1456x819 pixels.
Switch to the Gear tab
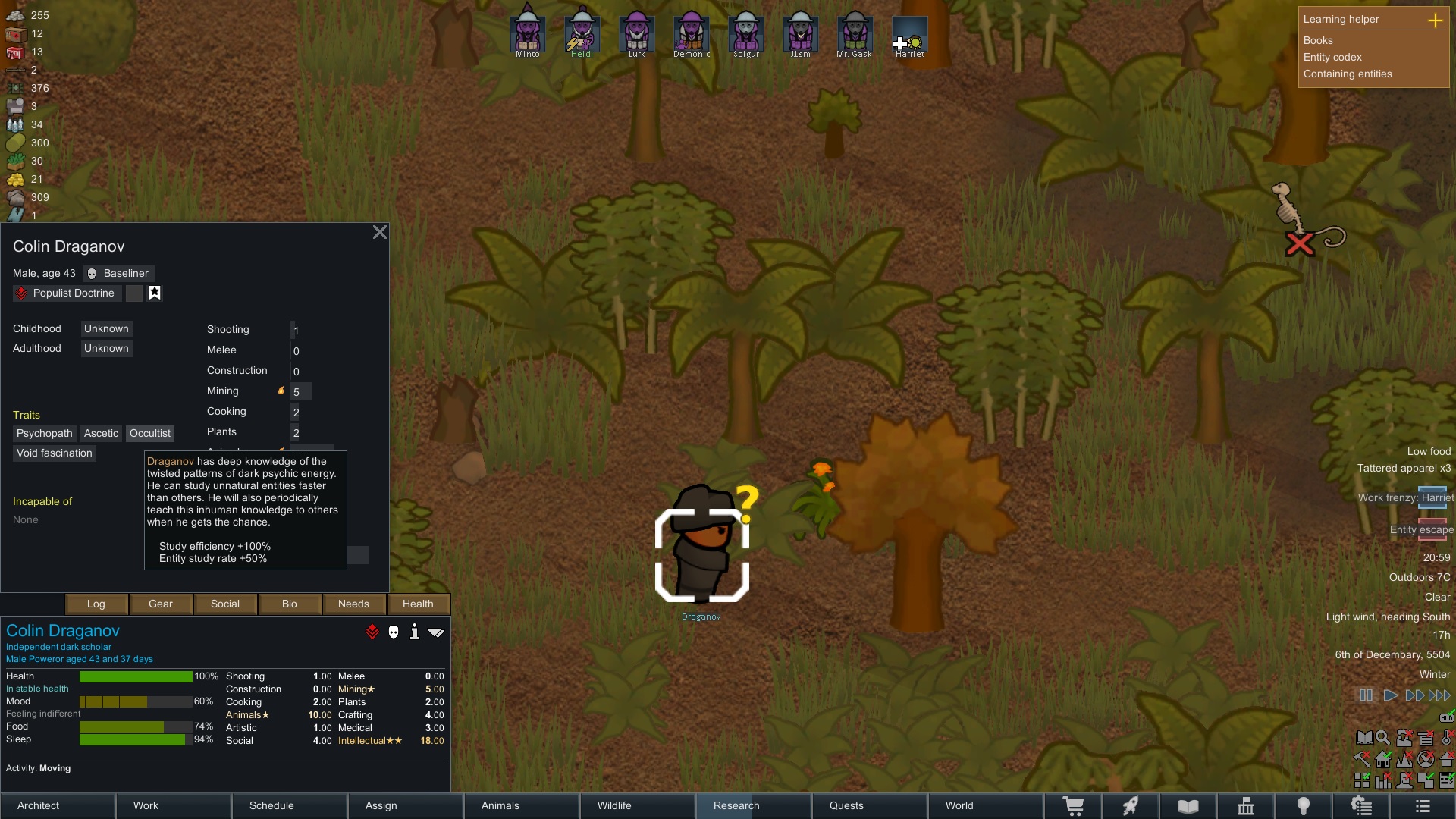point(161,604)
